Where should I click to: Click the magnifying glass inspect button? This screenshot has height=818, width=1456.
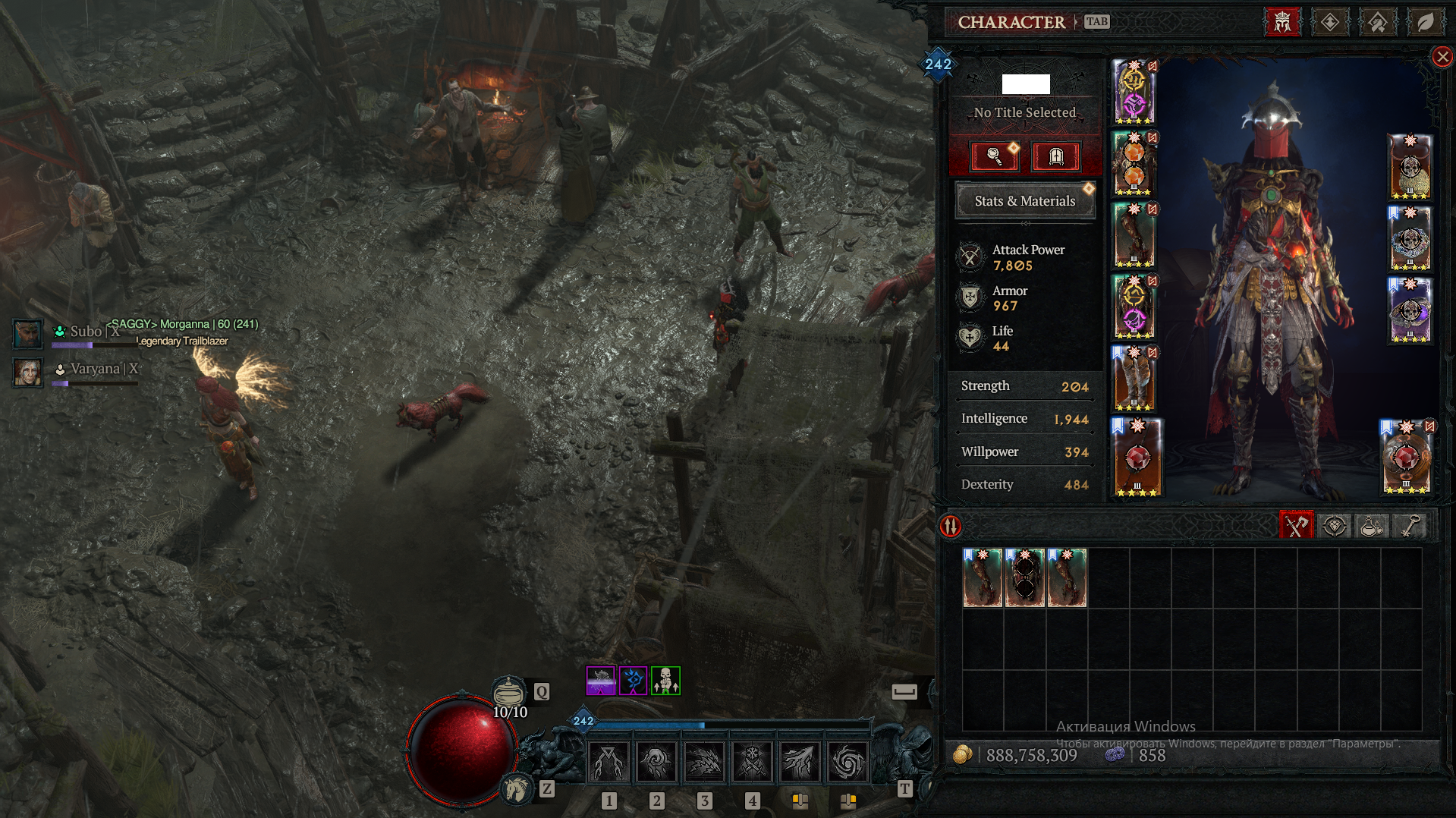coord(994,156)
